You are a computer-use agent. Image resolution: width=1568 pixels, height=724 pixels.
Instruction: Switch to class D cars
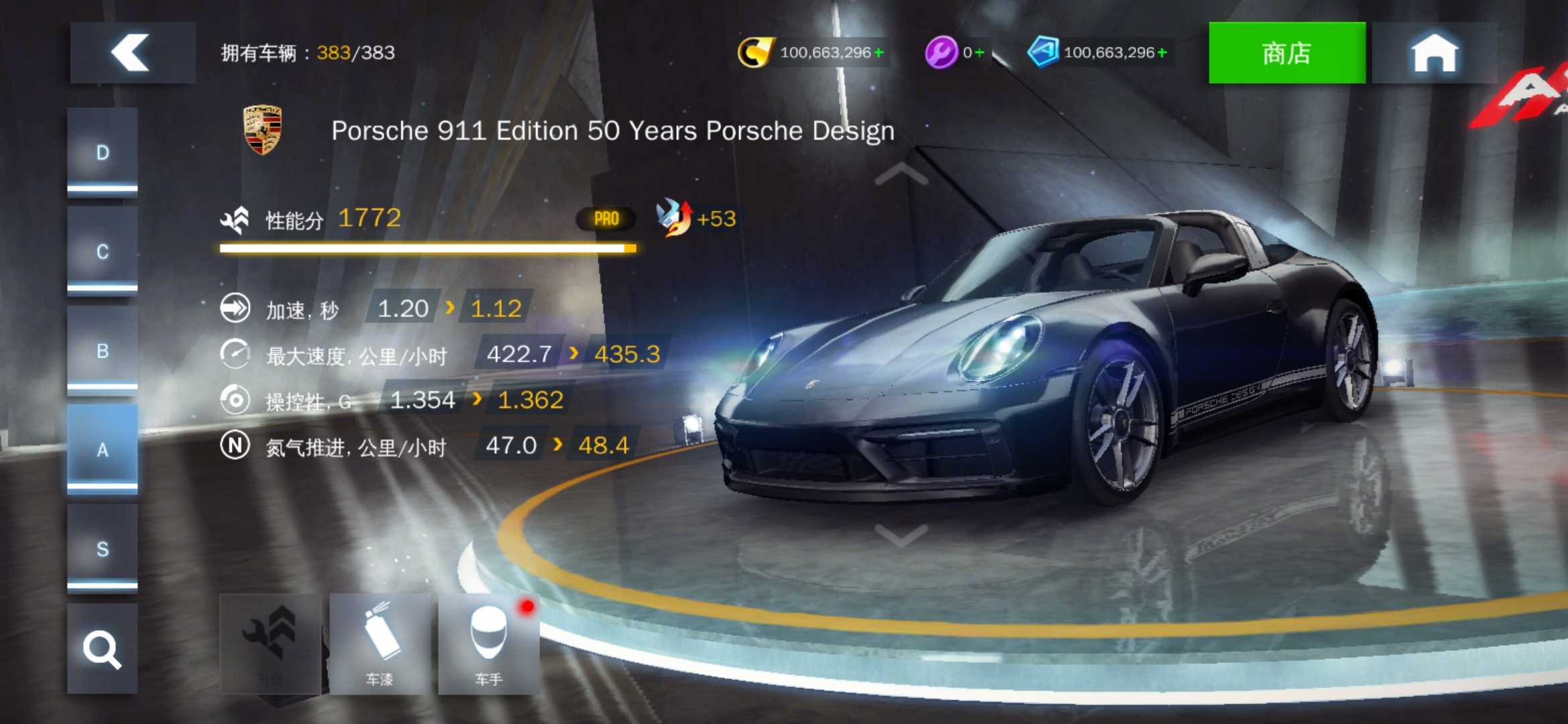103,153
